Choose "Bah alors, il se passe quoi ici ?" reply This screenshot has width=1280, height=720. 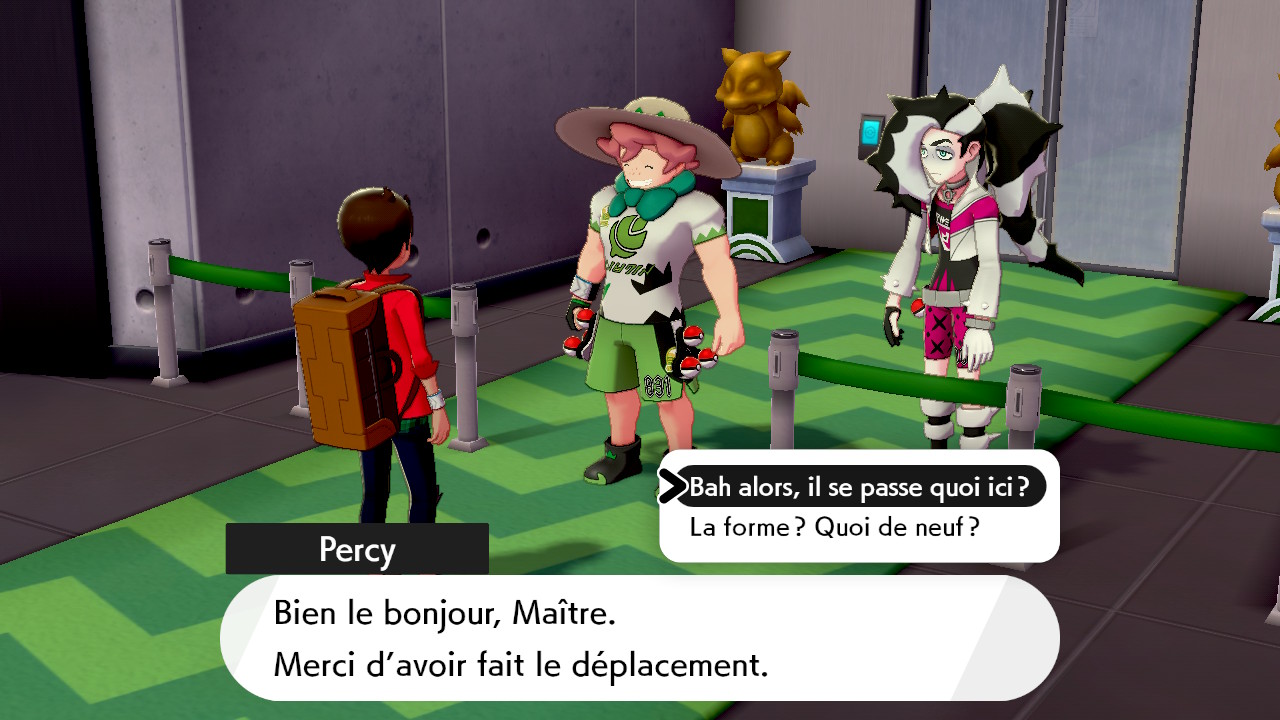858,487
